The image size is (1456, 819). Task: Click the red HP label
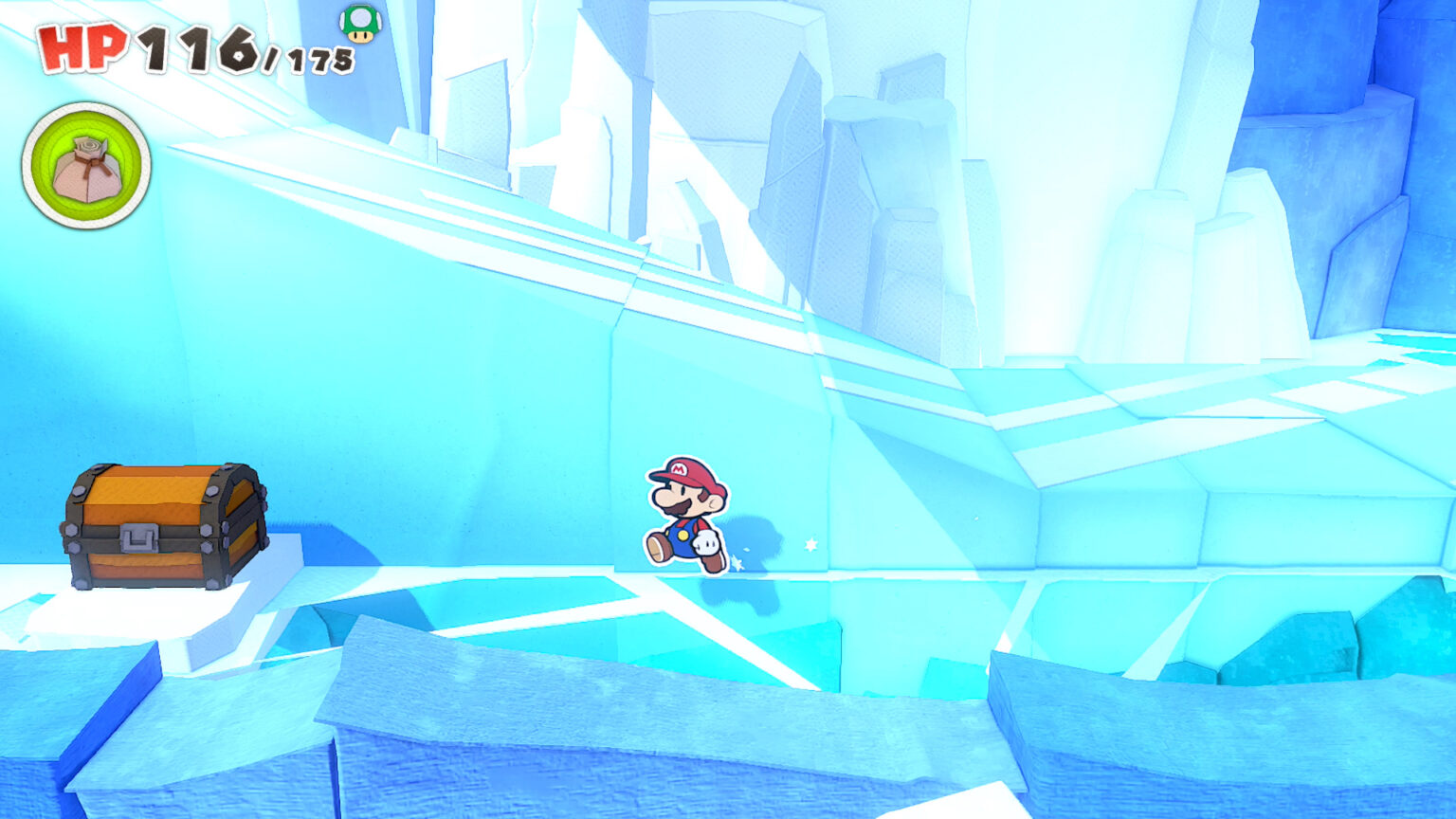(83, 45)
